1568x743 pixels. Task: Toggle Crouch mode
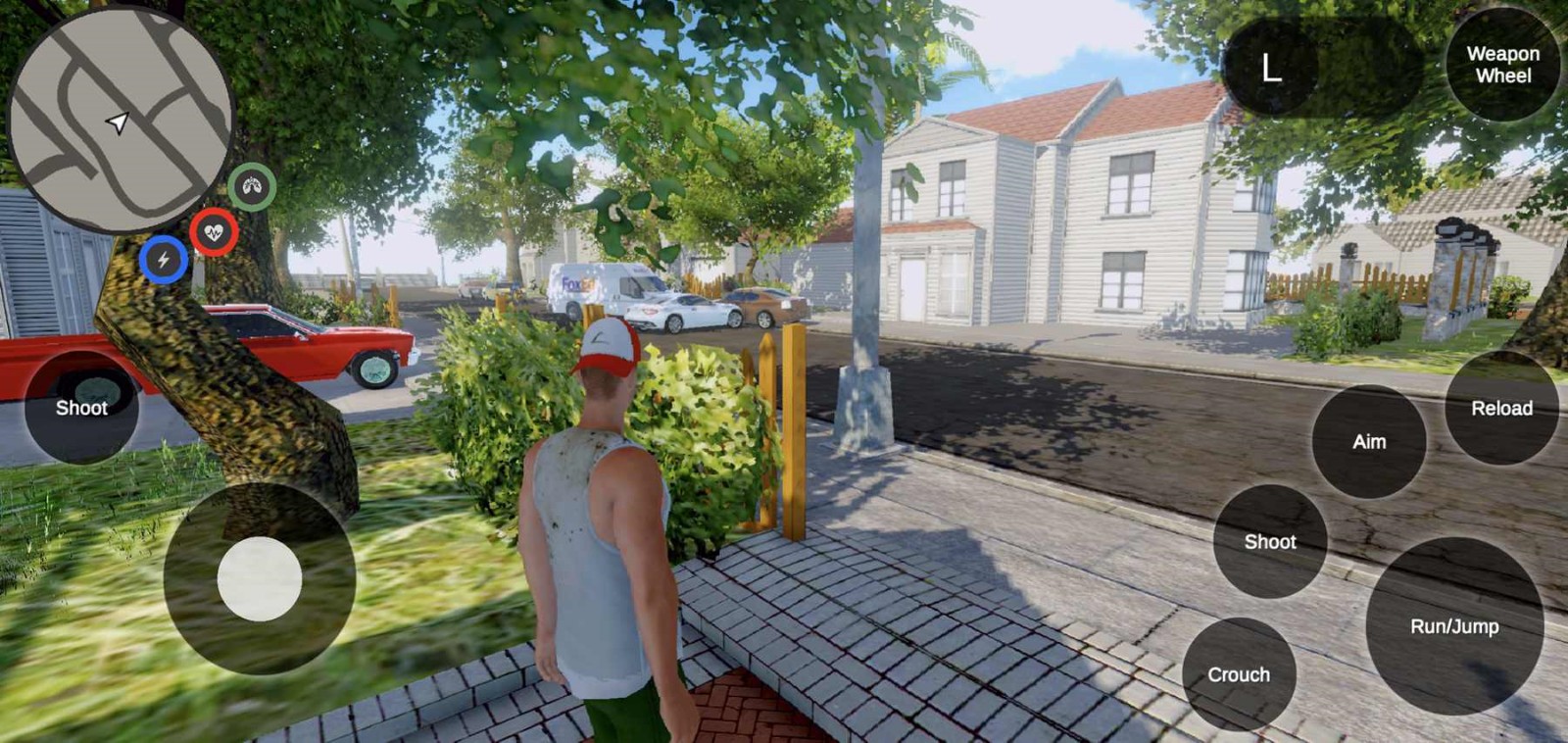click(x=1239, y=674)
